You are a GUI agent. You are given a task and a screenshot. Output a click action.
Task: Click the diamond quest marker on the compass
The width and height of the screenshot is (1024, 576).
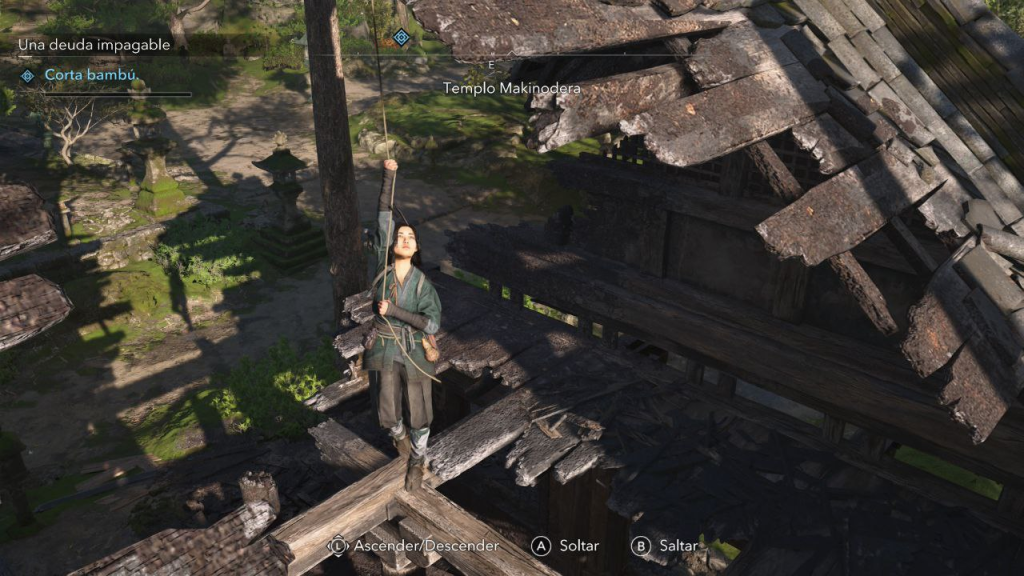click(x=401, y=37)
